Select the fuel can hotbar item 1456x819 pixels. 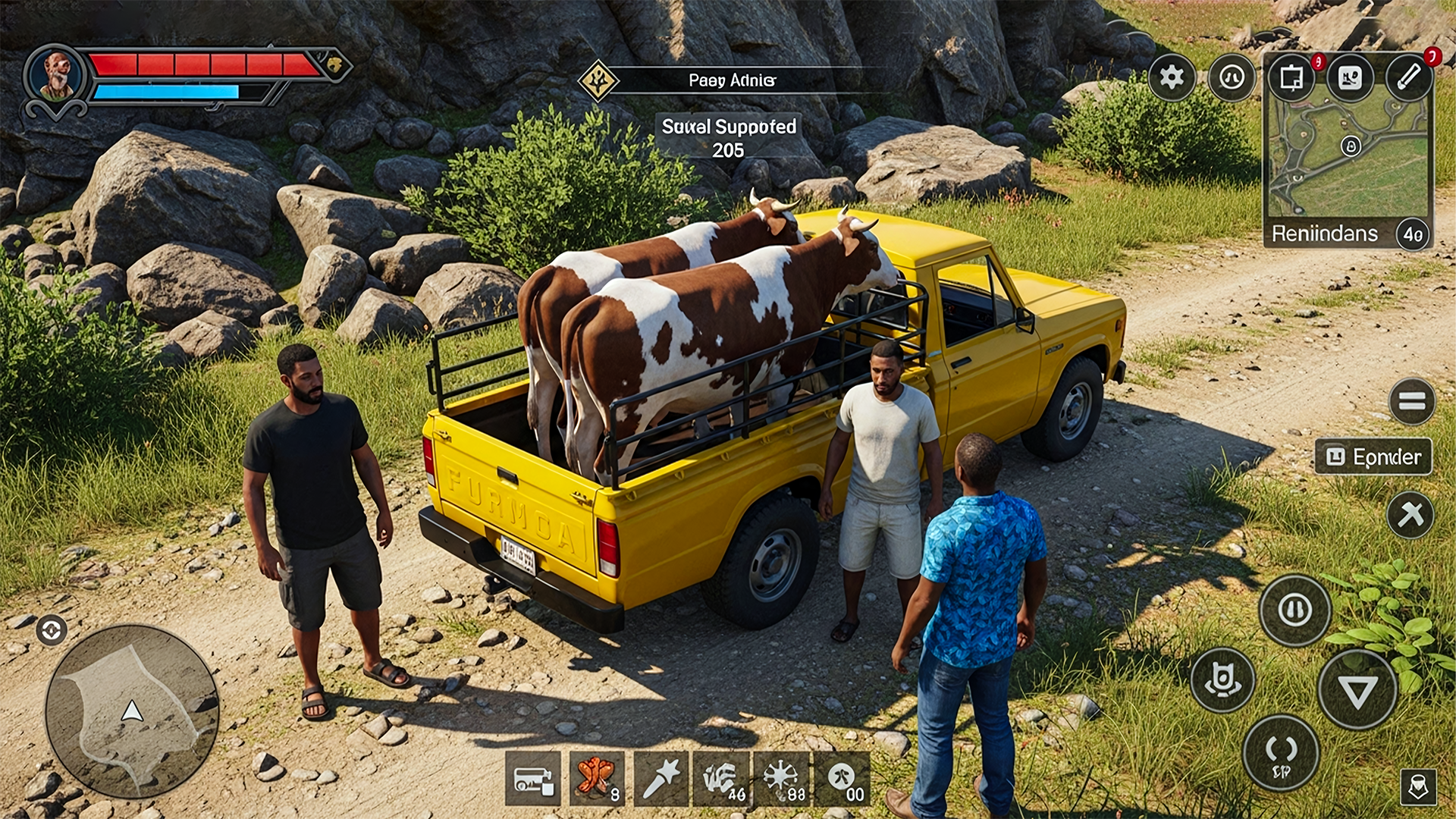(535, 779)
